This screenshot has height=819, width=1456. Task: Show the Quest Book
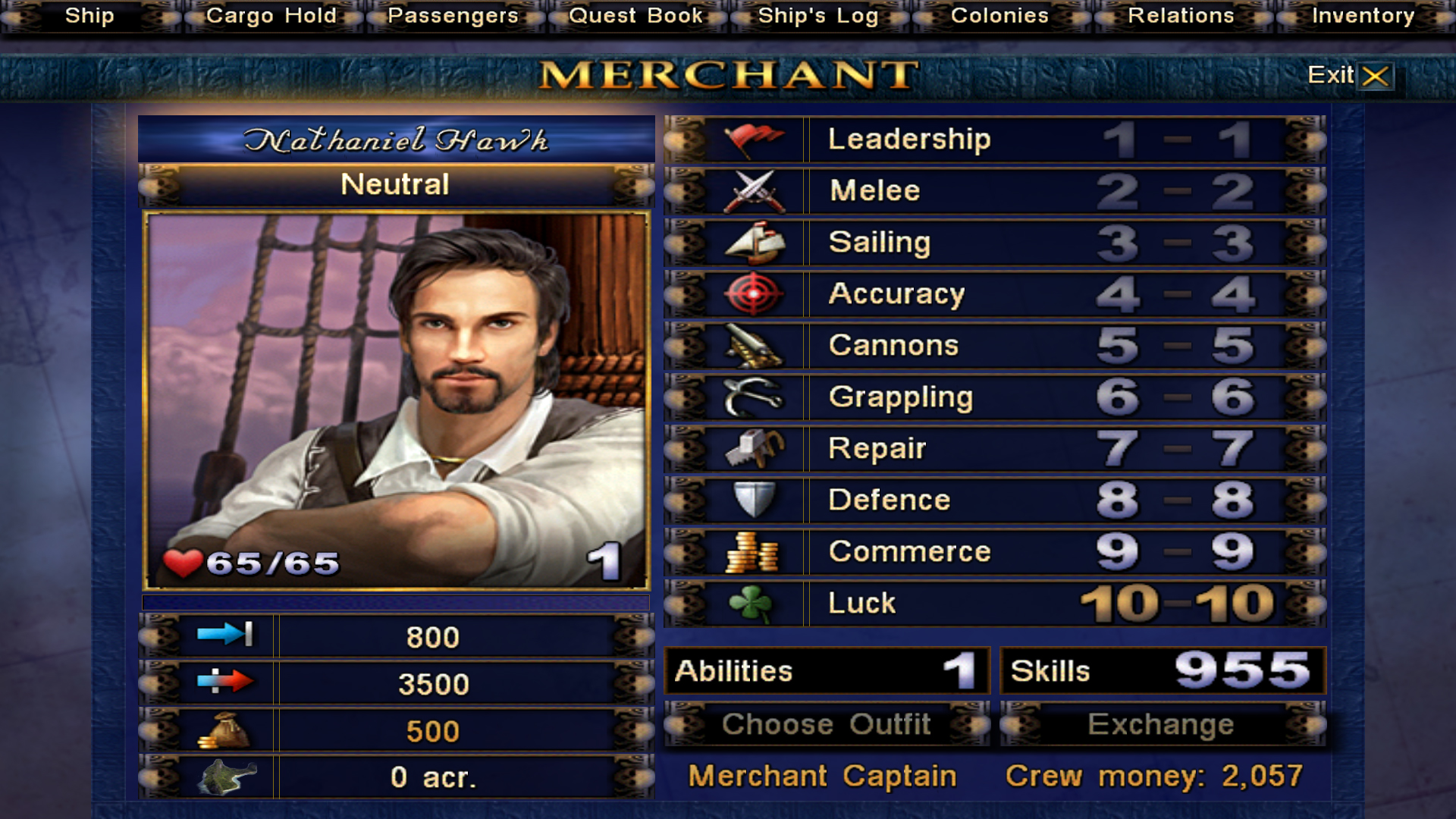(635, 16)
